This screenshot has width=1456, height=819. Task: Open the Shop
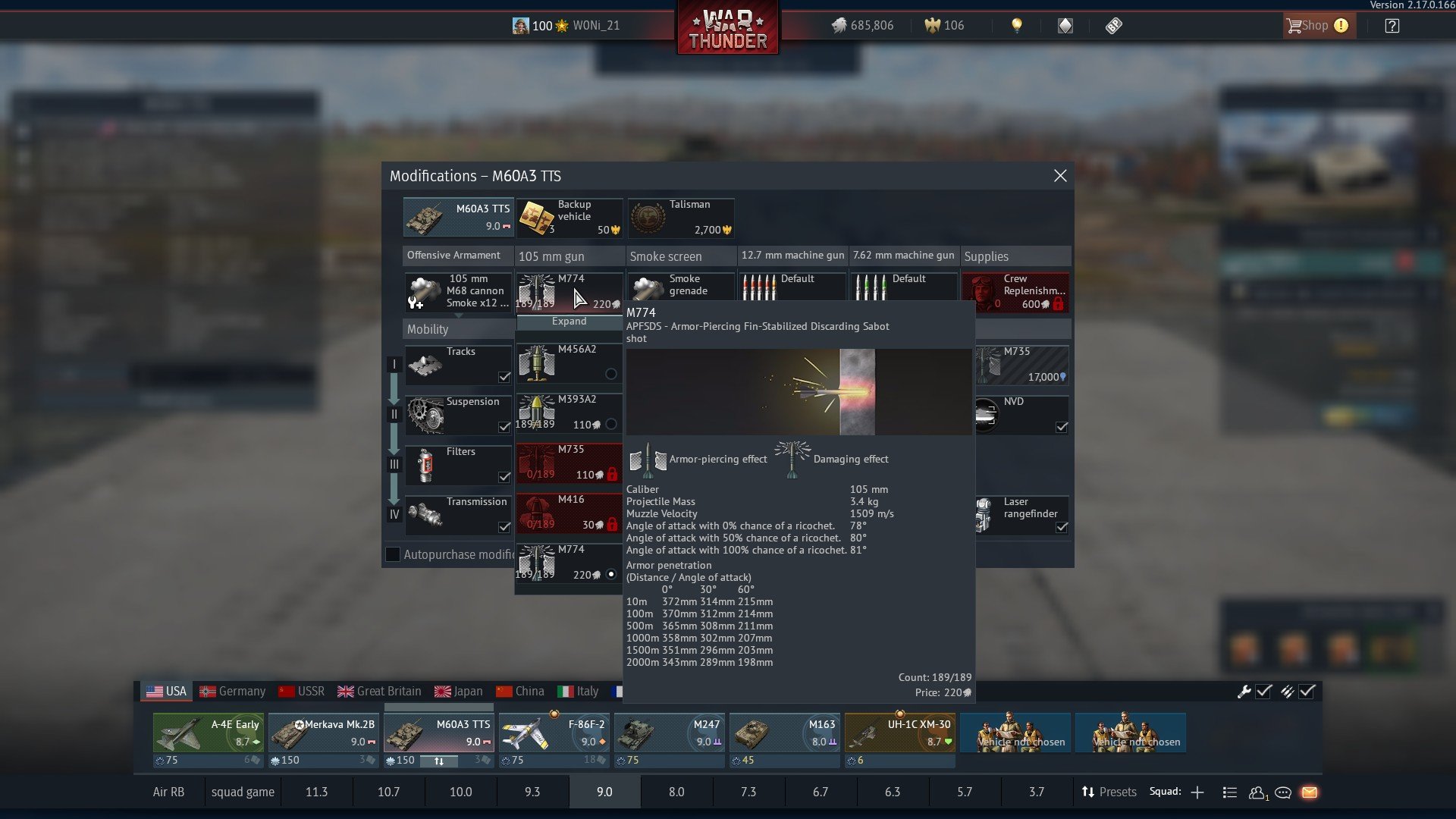[1316, 26]
